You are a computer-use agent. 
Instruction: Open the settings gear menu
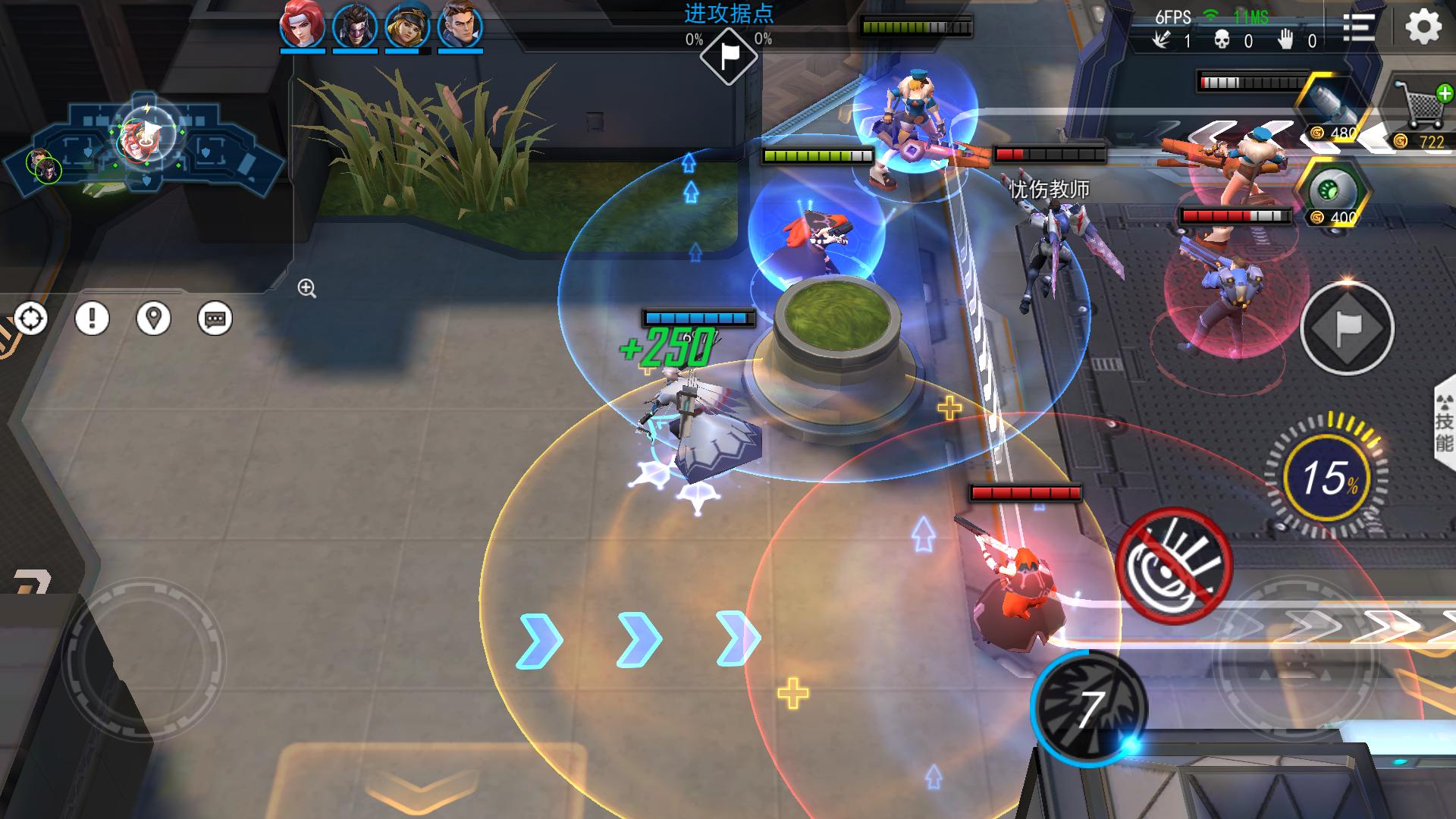1423,28
